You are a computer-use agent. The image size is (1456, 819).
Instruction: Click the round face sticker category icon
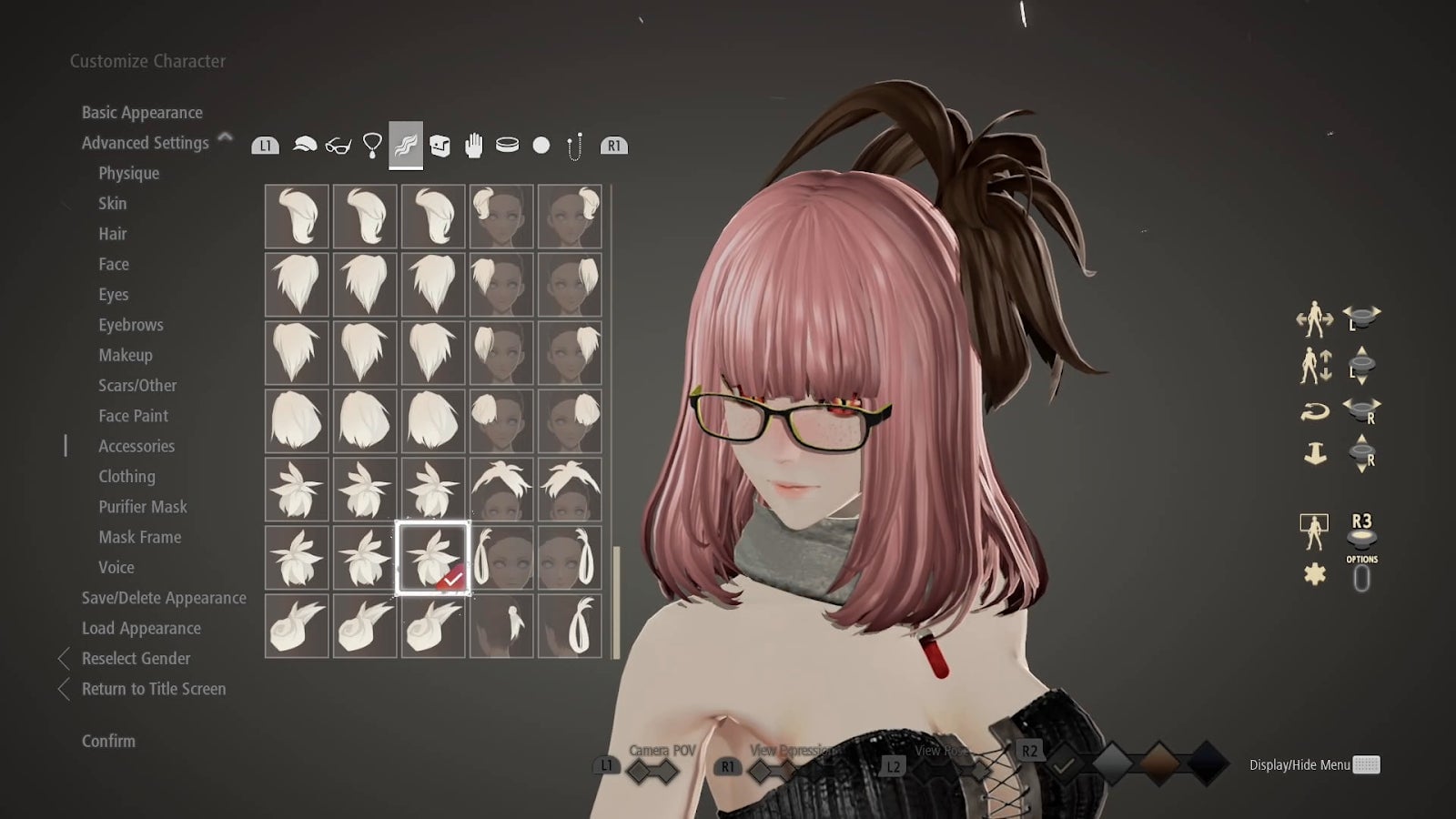pyautogui.click(x=540, y=143)
